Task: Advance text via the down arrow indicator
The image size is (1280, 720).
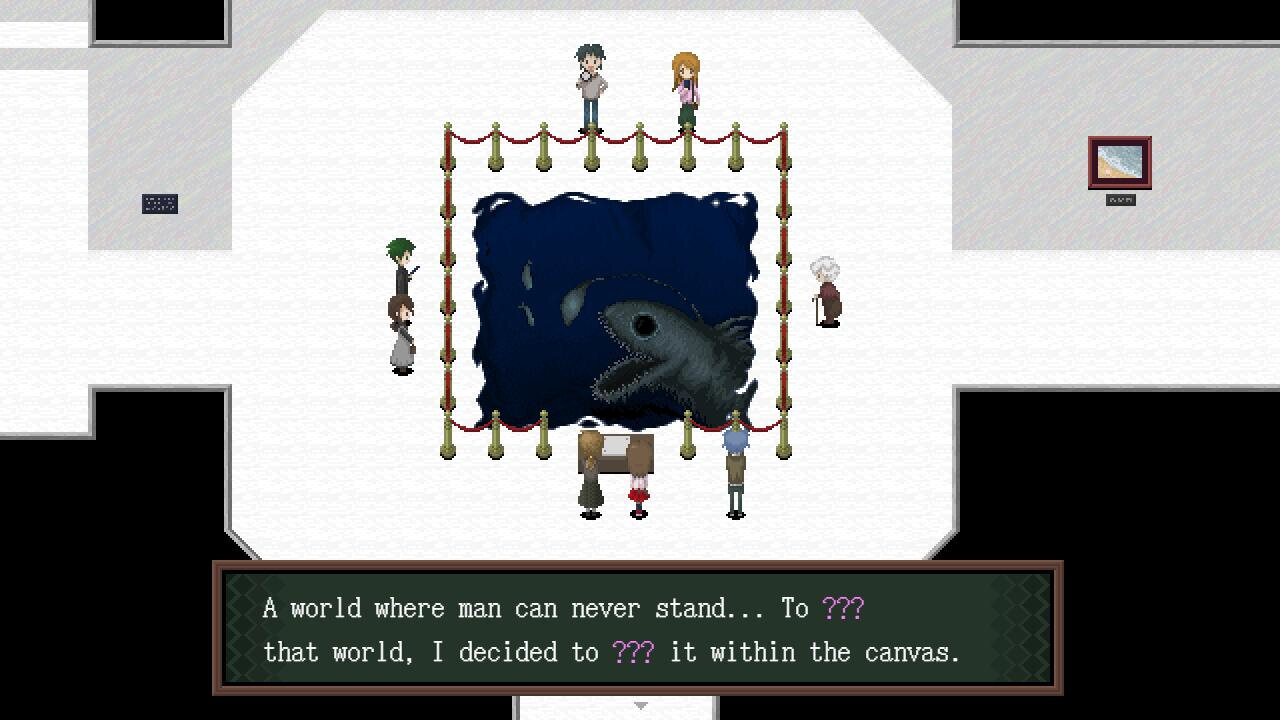Action: (x=640, y=705)
